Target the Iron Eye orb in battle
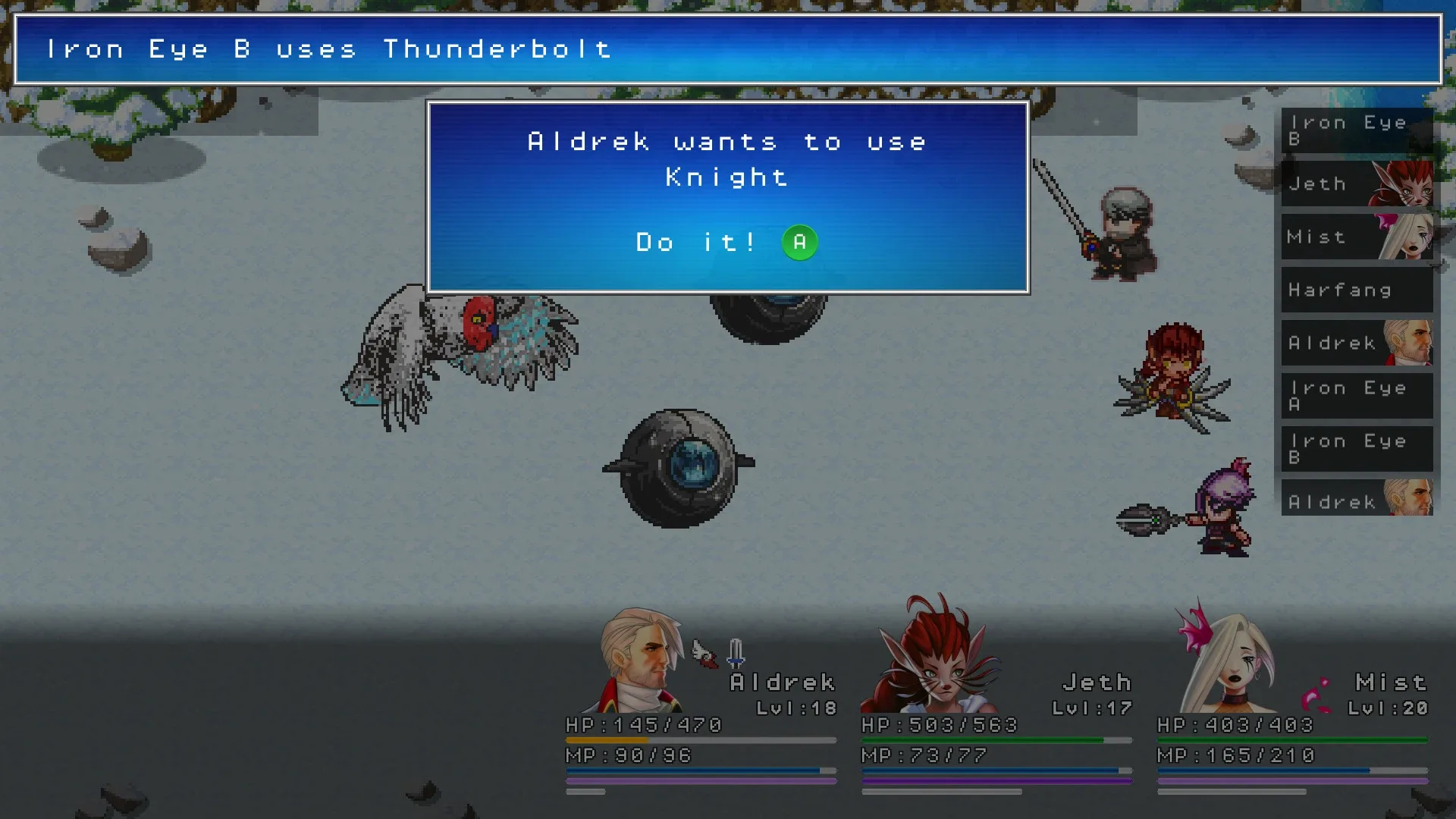This screenshot has height=819, width=1456. click(x=679, y=466)
